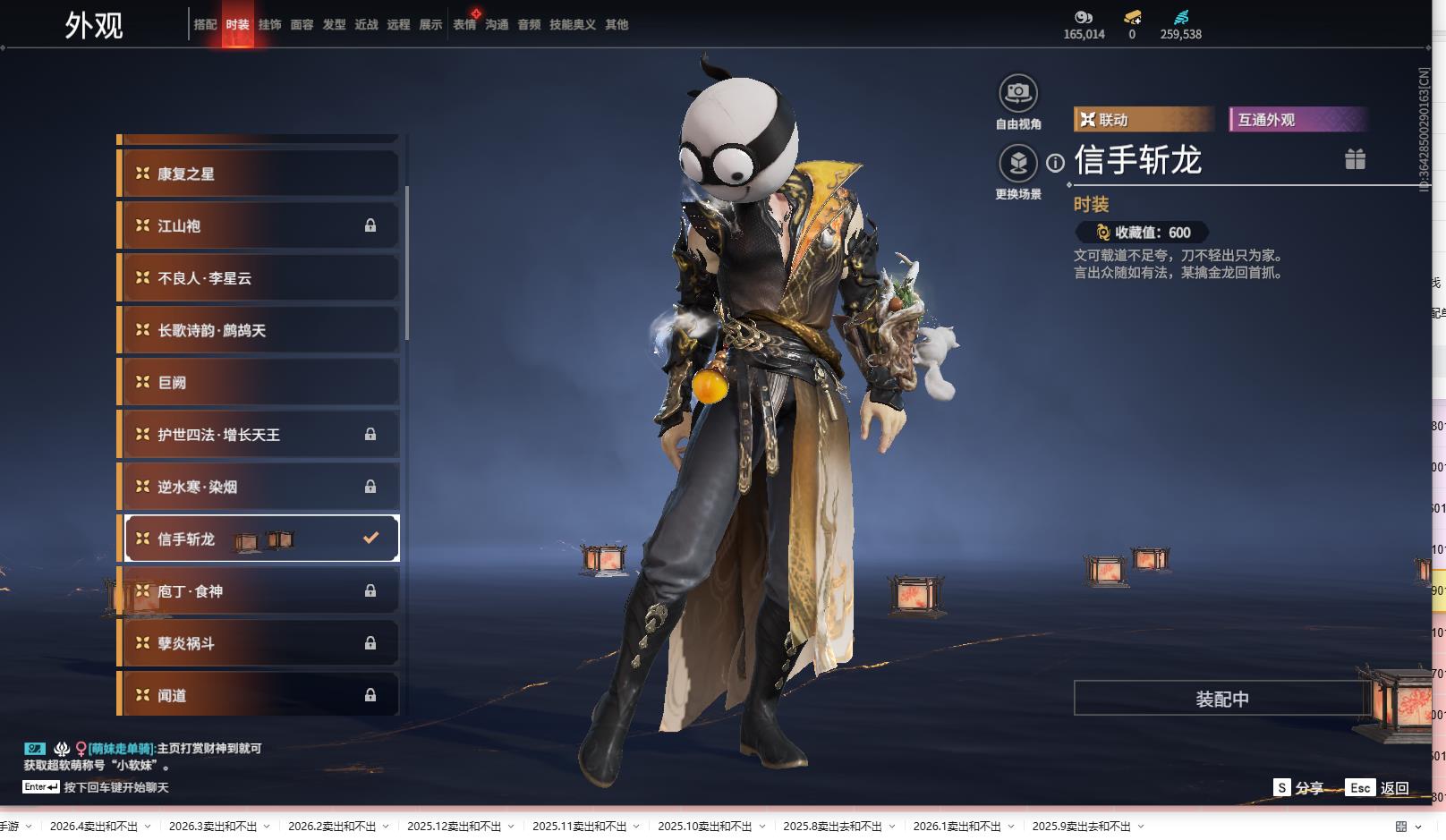Viewport: 1446px width, 840px height.
Task: Open the 挂饰 accessories tab
Action: tap(269, 25)
